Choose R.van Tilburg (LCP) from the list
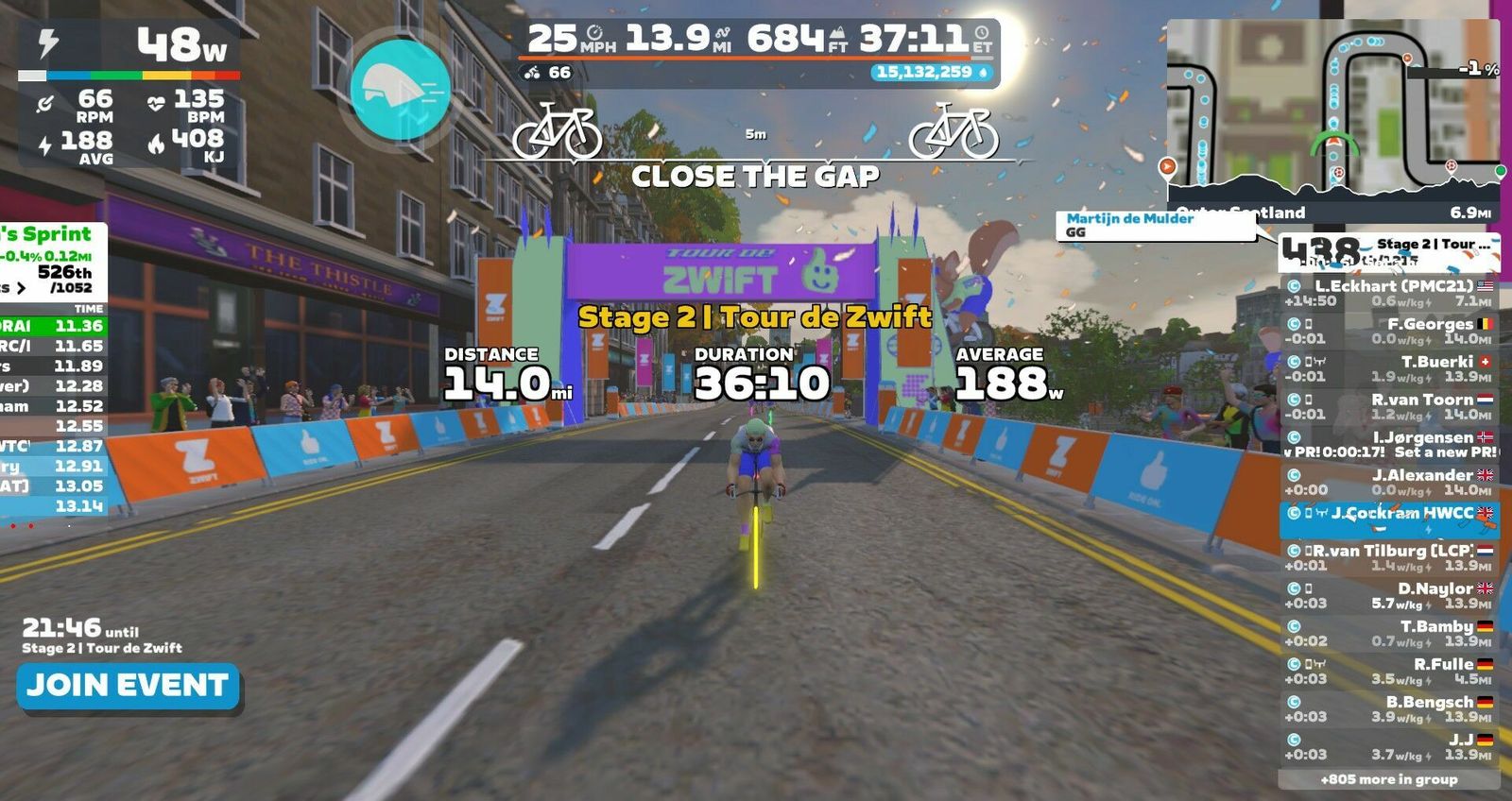This screenshot has width=1512, height=801. (1389, 557)
